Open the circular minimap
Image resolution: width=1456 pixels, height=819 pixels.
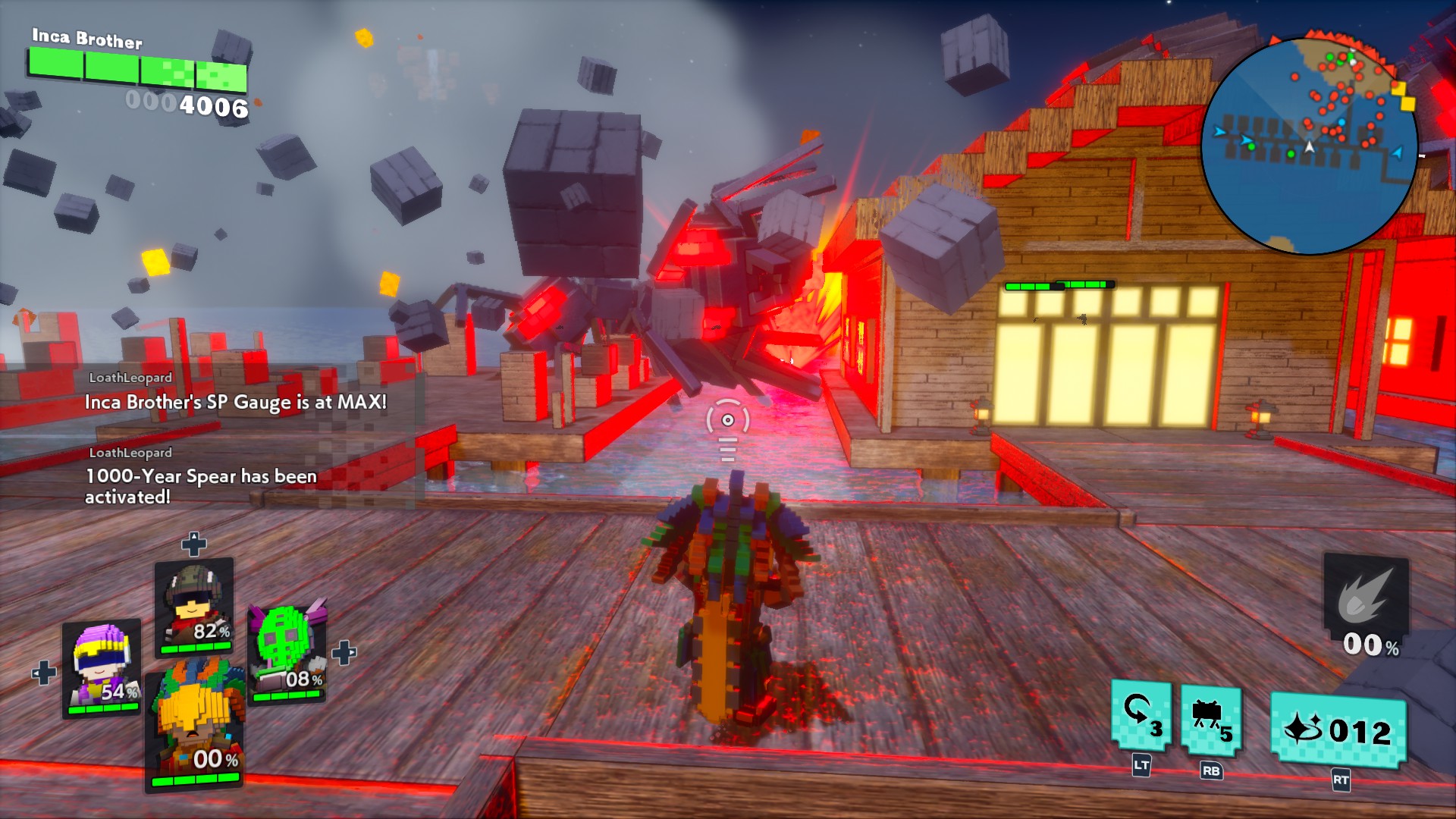click(1310, 146)
